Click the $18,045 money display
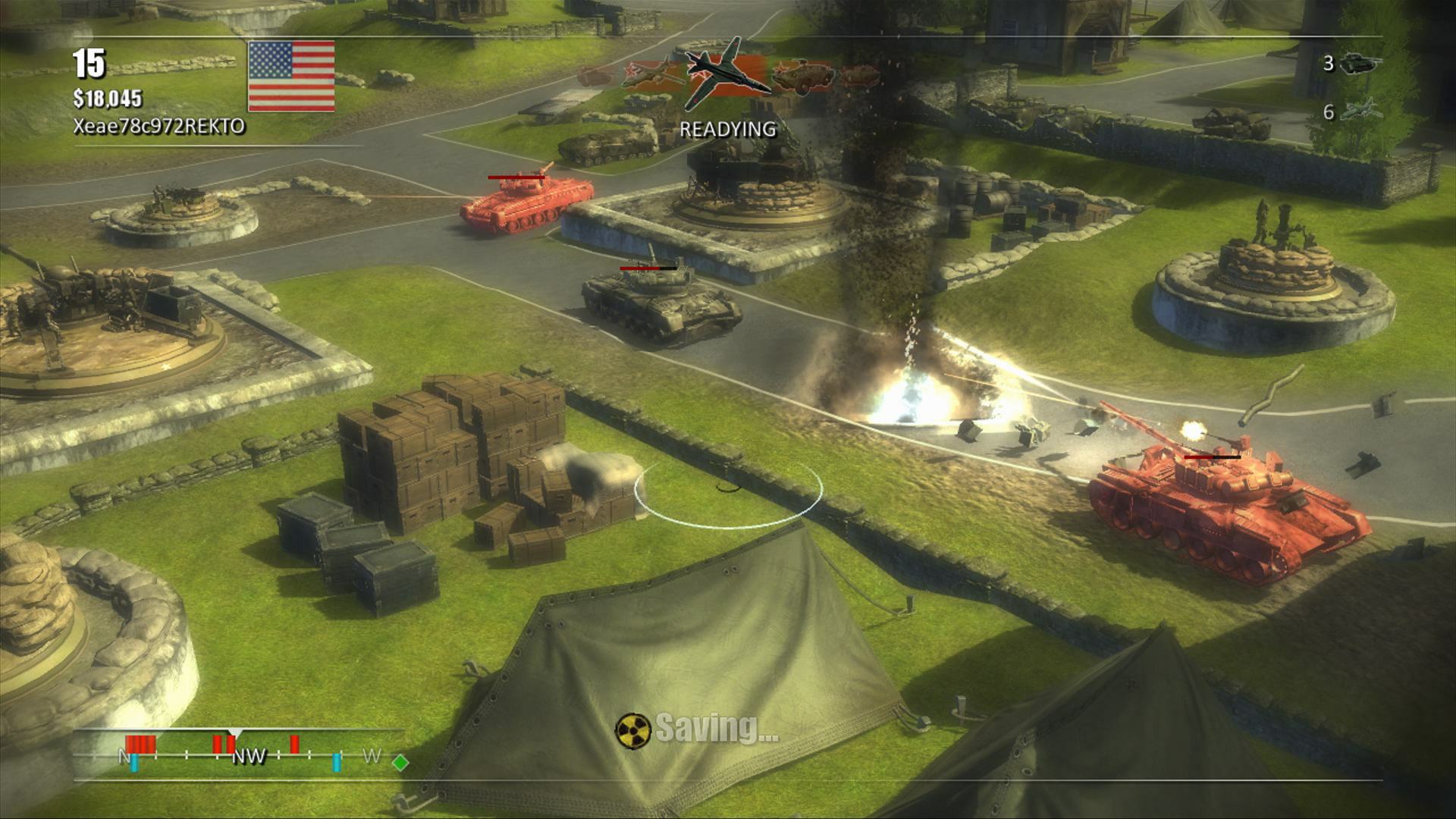The height and width of the screenshot is (819, 1456). pos(106,99)
